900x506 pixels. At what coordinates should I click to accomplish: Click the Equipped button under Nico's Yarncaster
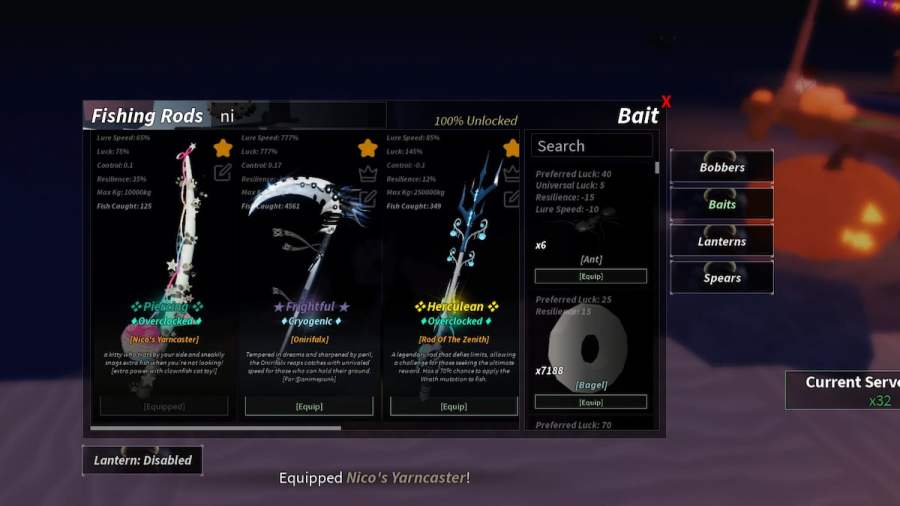click(x=164, y=407)
